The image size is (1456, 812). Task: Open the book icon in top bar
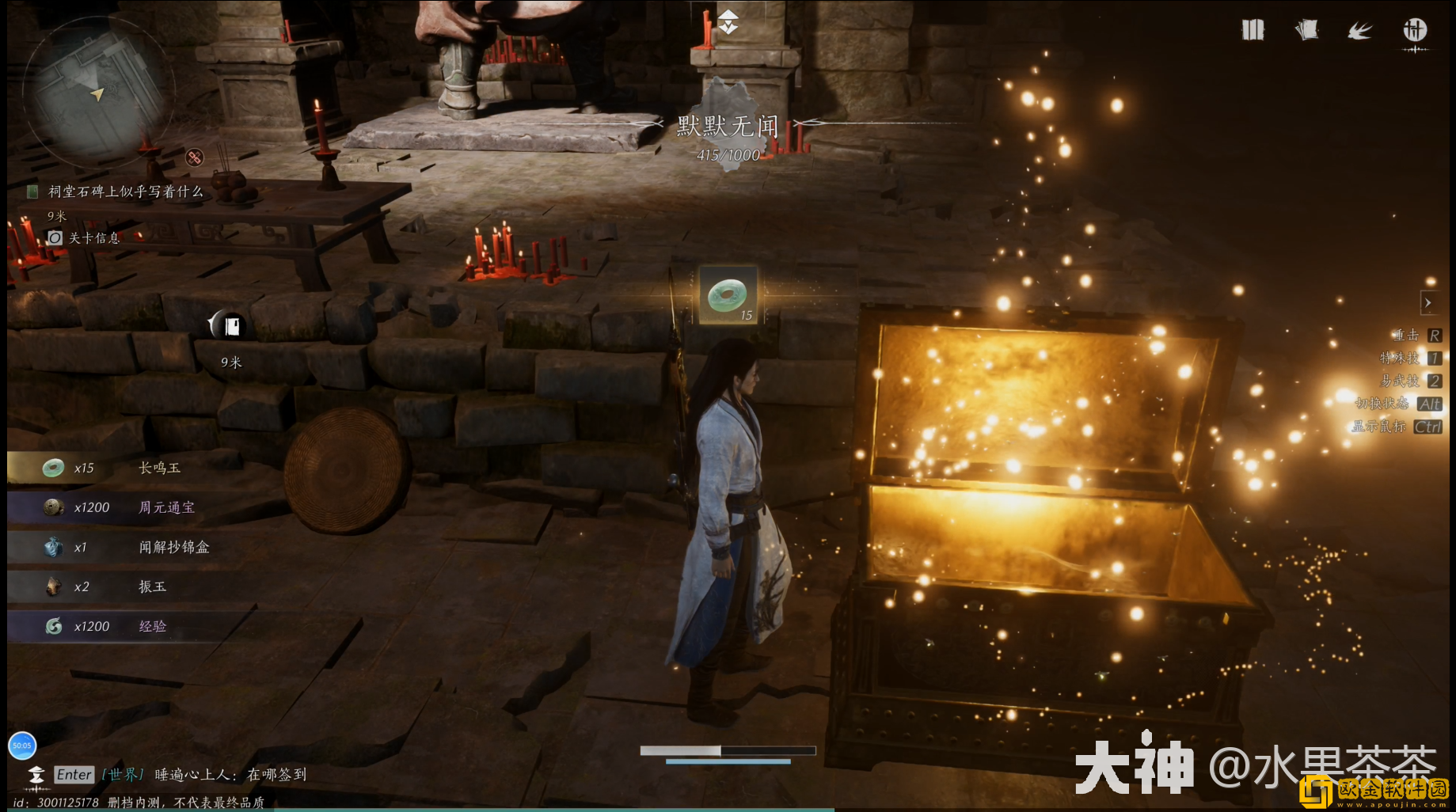point(1253,30)
